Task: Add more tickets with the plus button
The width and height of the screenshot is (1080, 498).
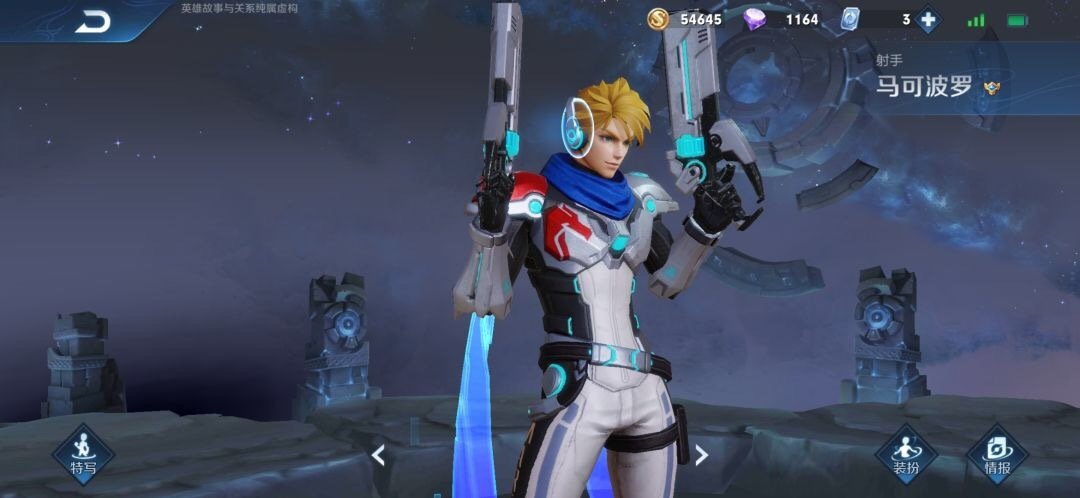Action: click(928, 19)
